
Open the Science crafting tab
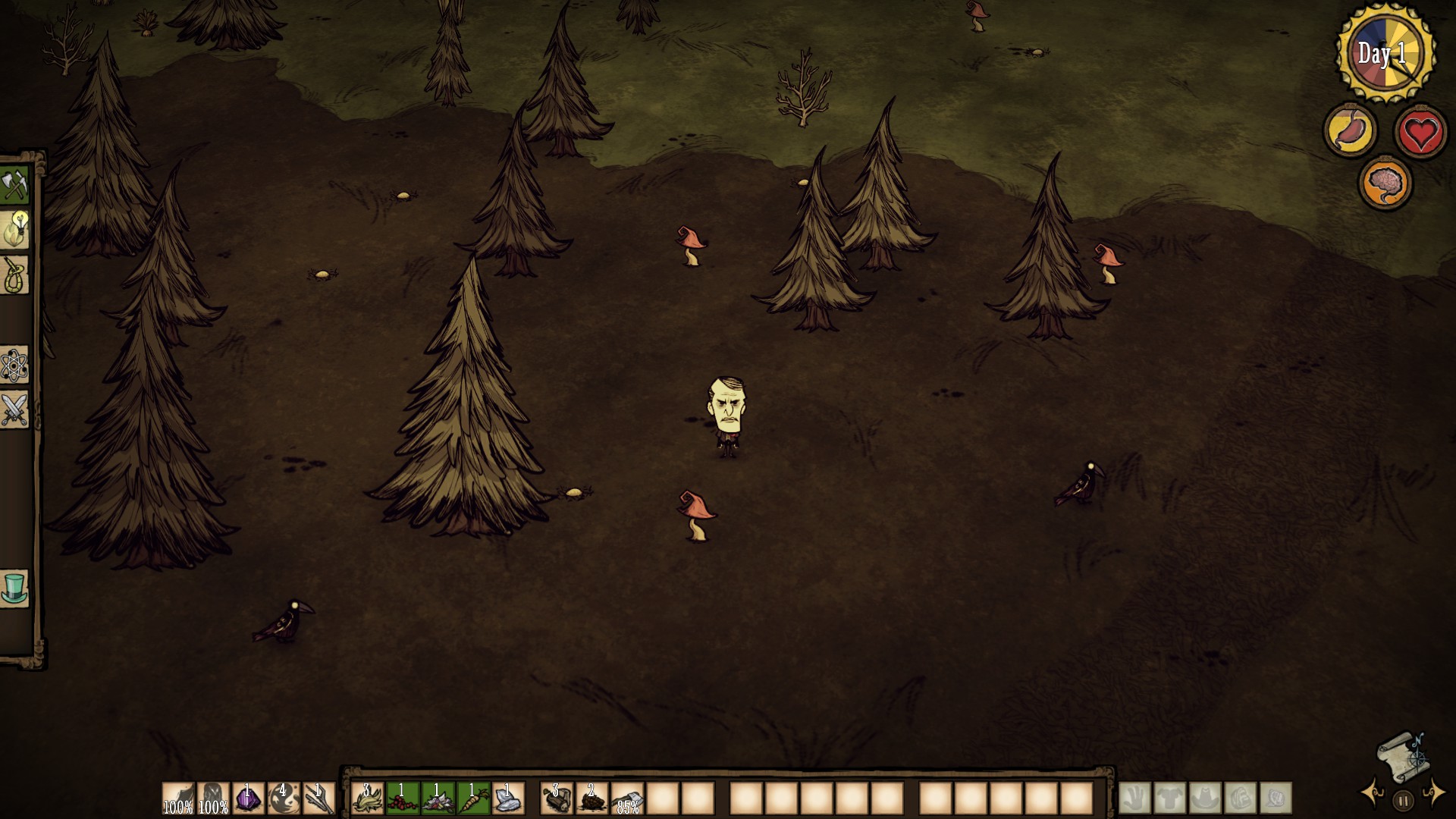(x=14, y=366)
